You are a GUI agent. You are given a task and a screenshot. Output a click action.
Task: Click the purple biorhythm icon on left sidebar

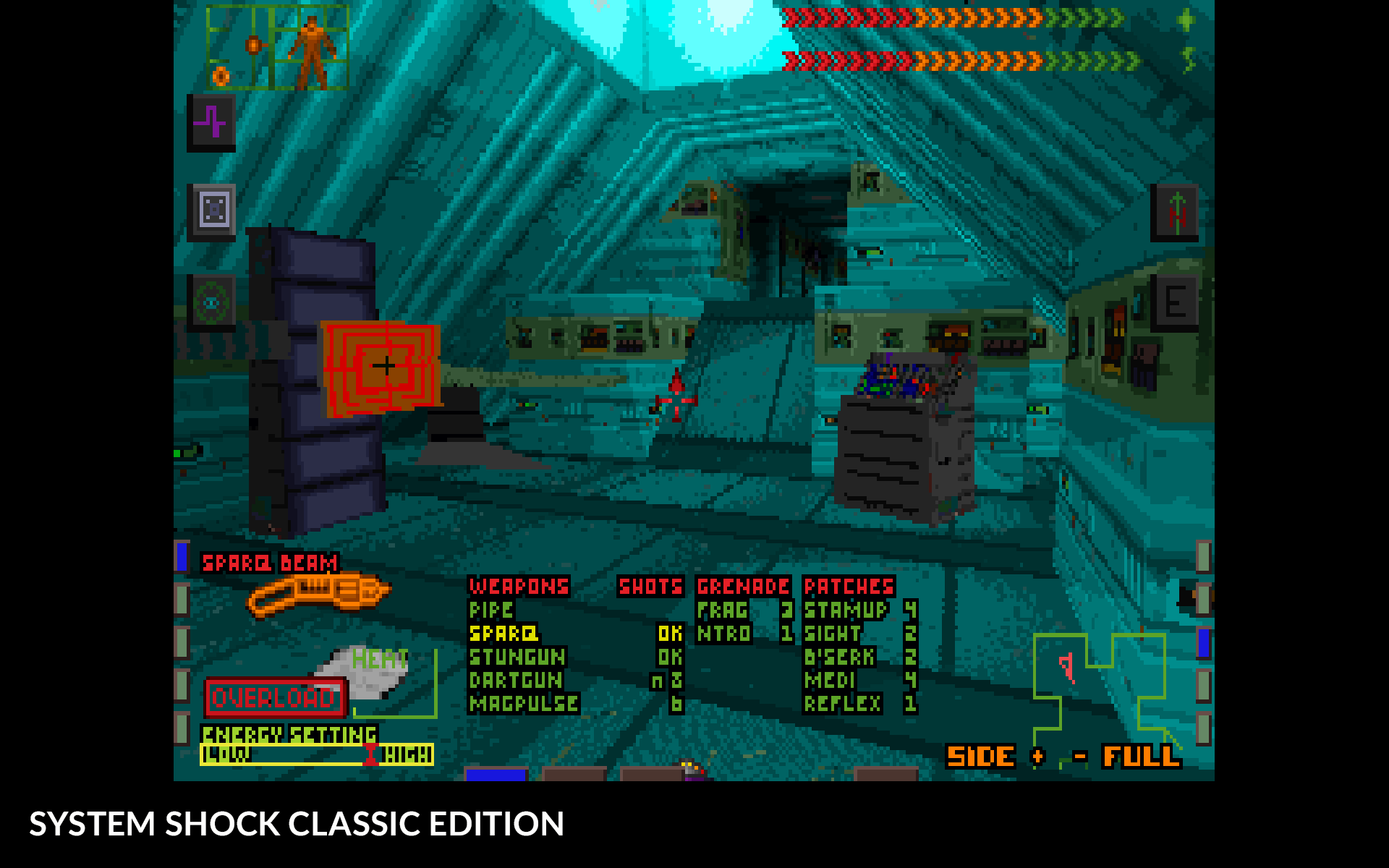(211, 123)
